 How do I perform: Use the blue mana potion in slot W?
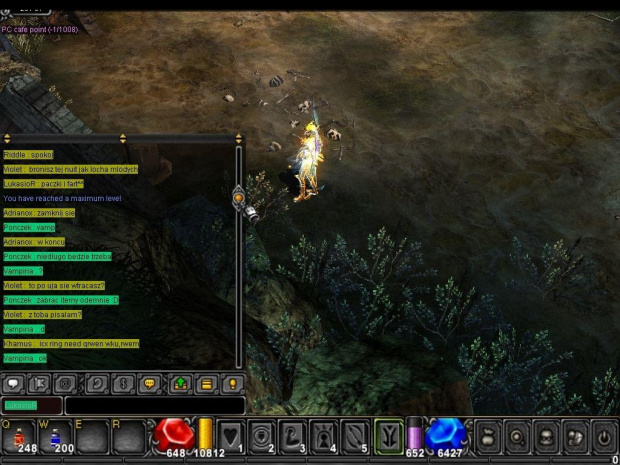[x=56, y=436]
